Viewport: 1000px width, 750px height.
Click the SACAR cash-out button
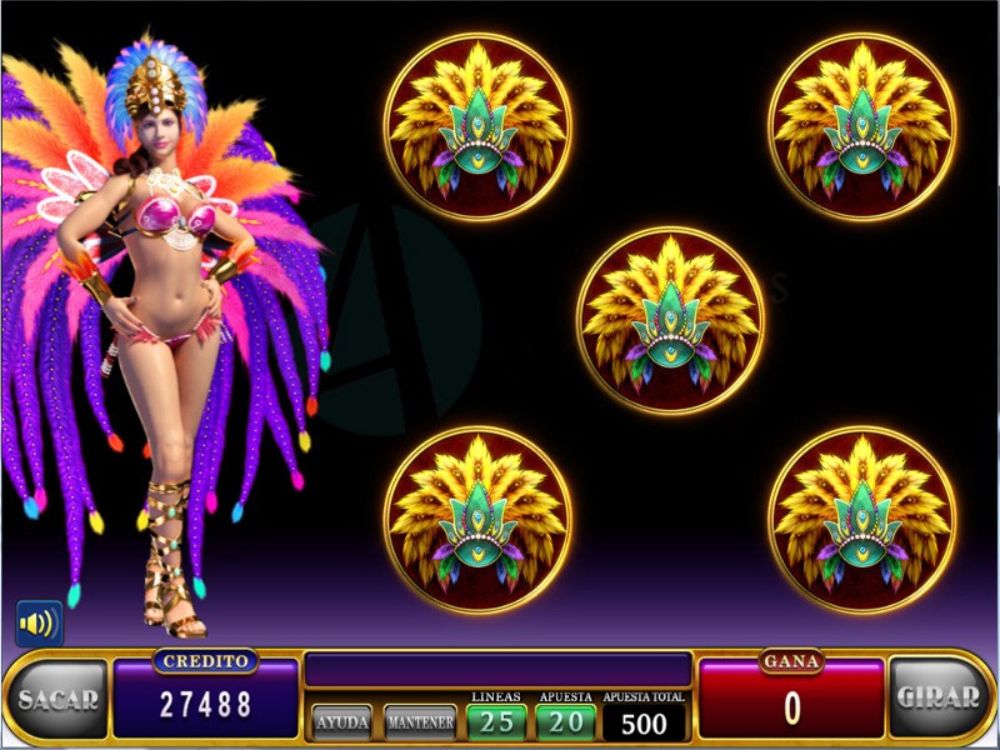pos(58,699)
